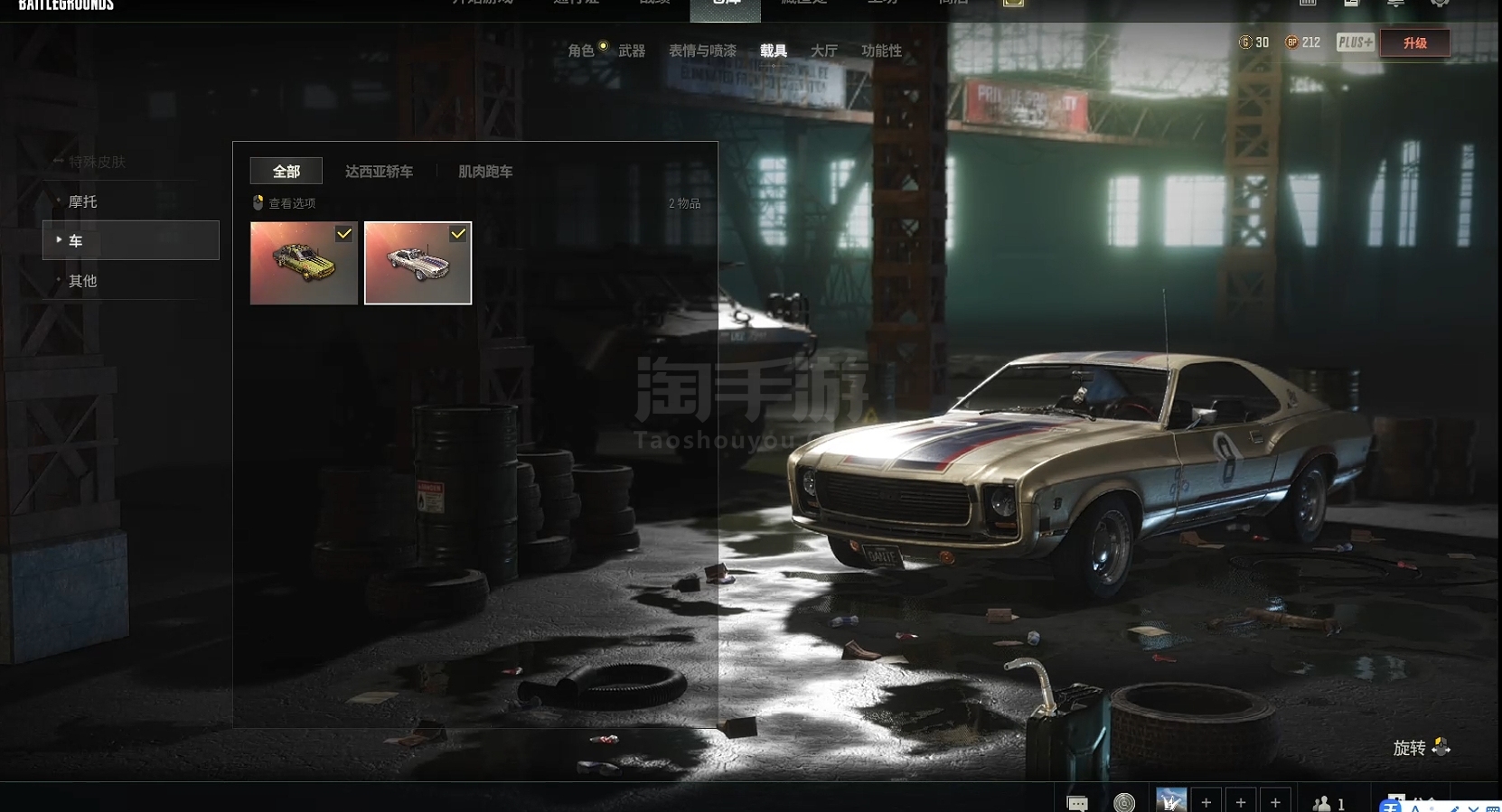Choose the 摩托 motorcycle category
Viewport: 1502px width, 812px height.
coord(83,201)
